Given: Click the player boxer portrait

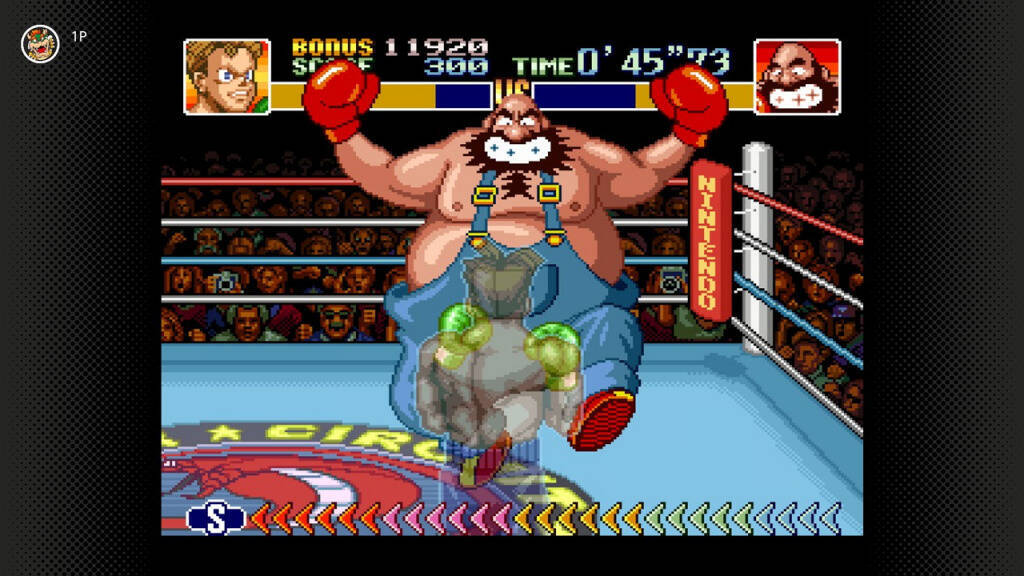Looking at the screenshot, I should coord(227,77).
